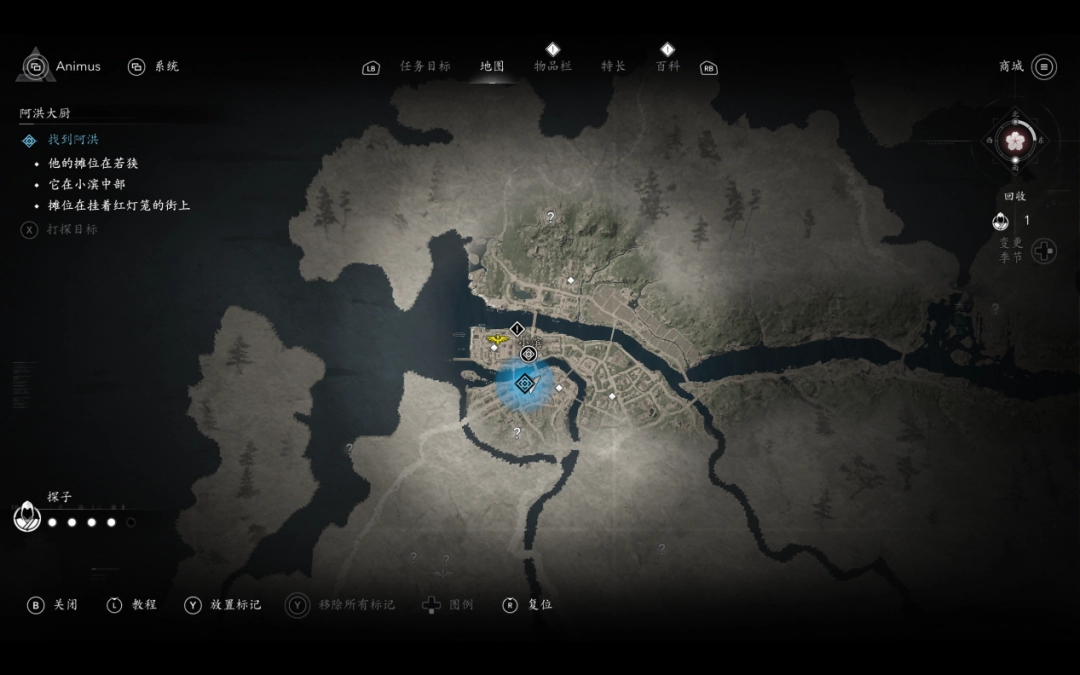This screenshot has width=1080, height=675.
Task: Select the 找到阿洪 quest objective
Action: pos(73,140)
